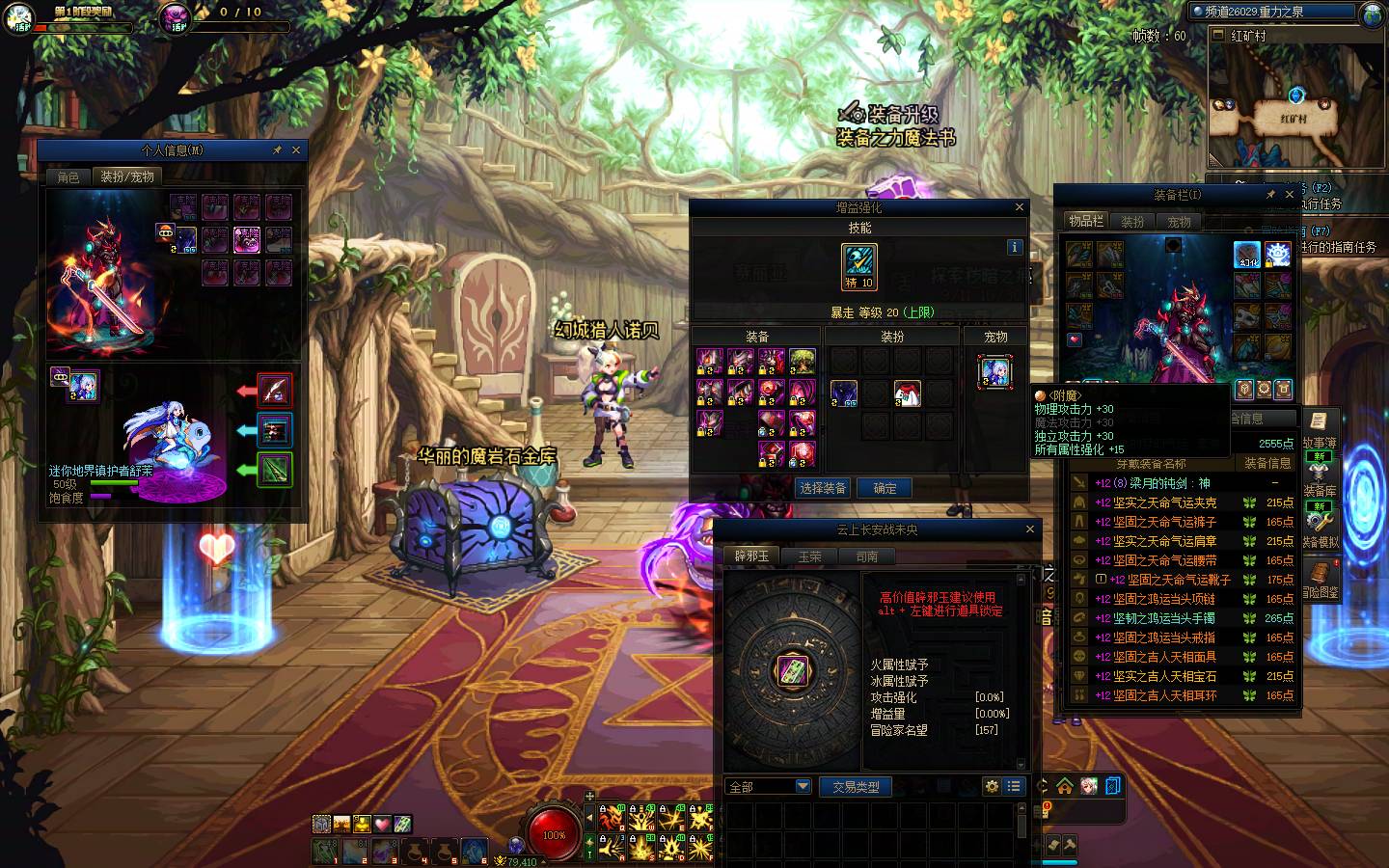The width and height of the screenshot is (1389, 868).
Task: Open the 冒险图鉴 side menu icon
Action: click(x=1320, y=579)
